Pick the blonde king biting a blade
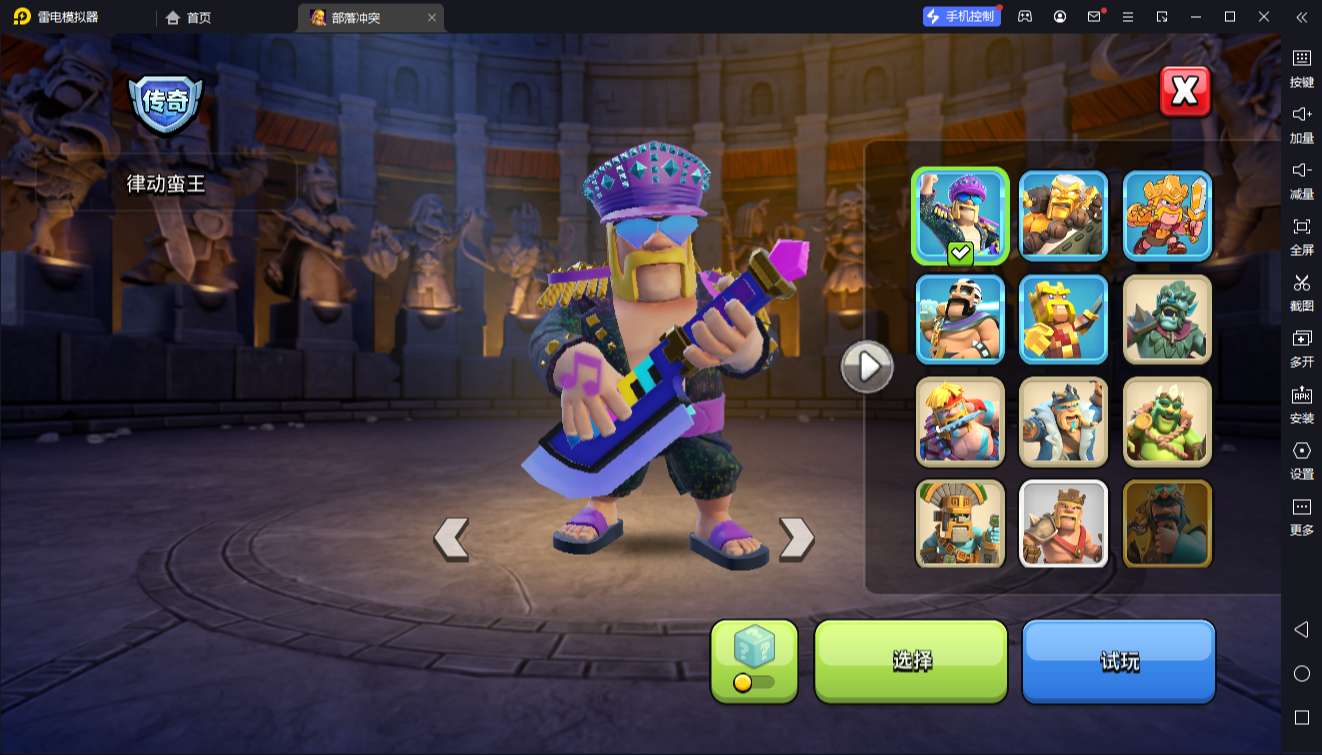1322x755 pixels. (x=960, y=422)
